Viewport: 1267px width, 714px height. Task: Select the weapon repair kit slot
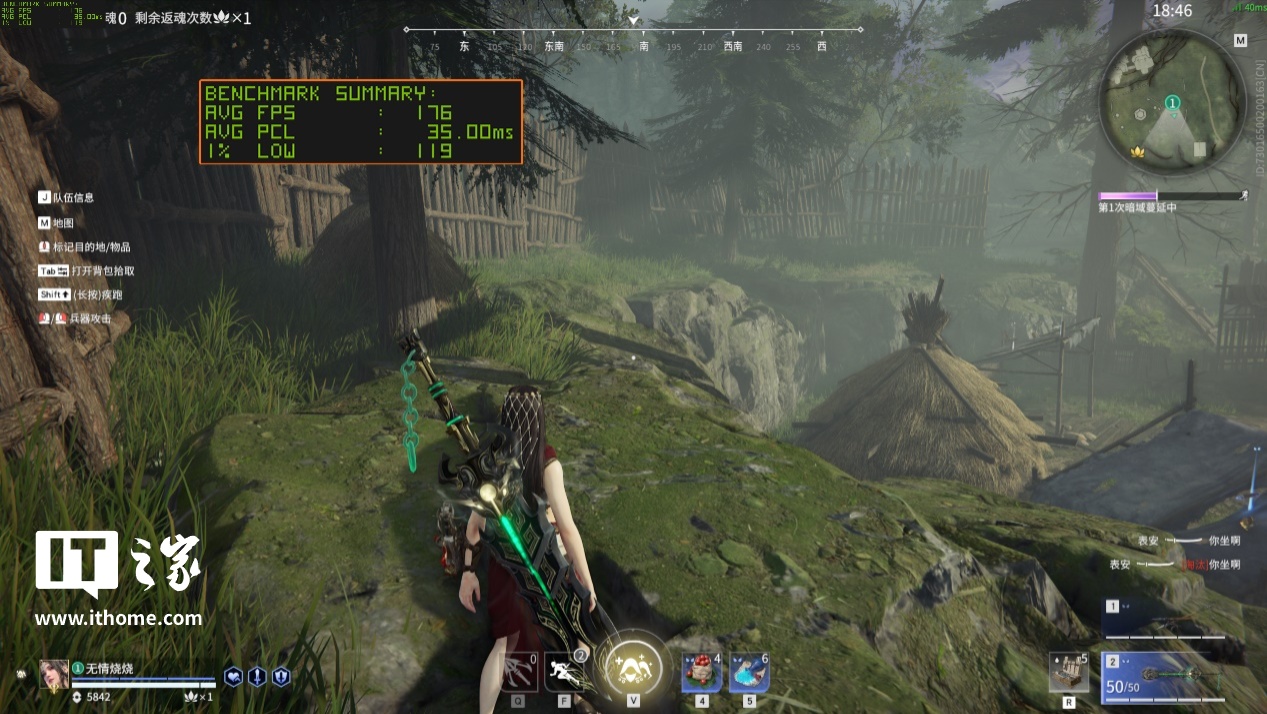[x=1068, y=672]
